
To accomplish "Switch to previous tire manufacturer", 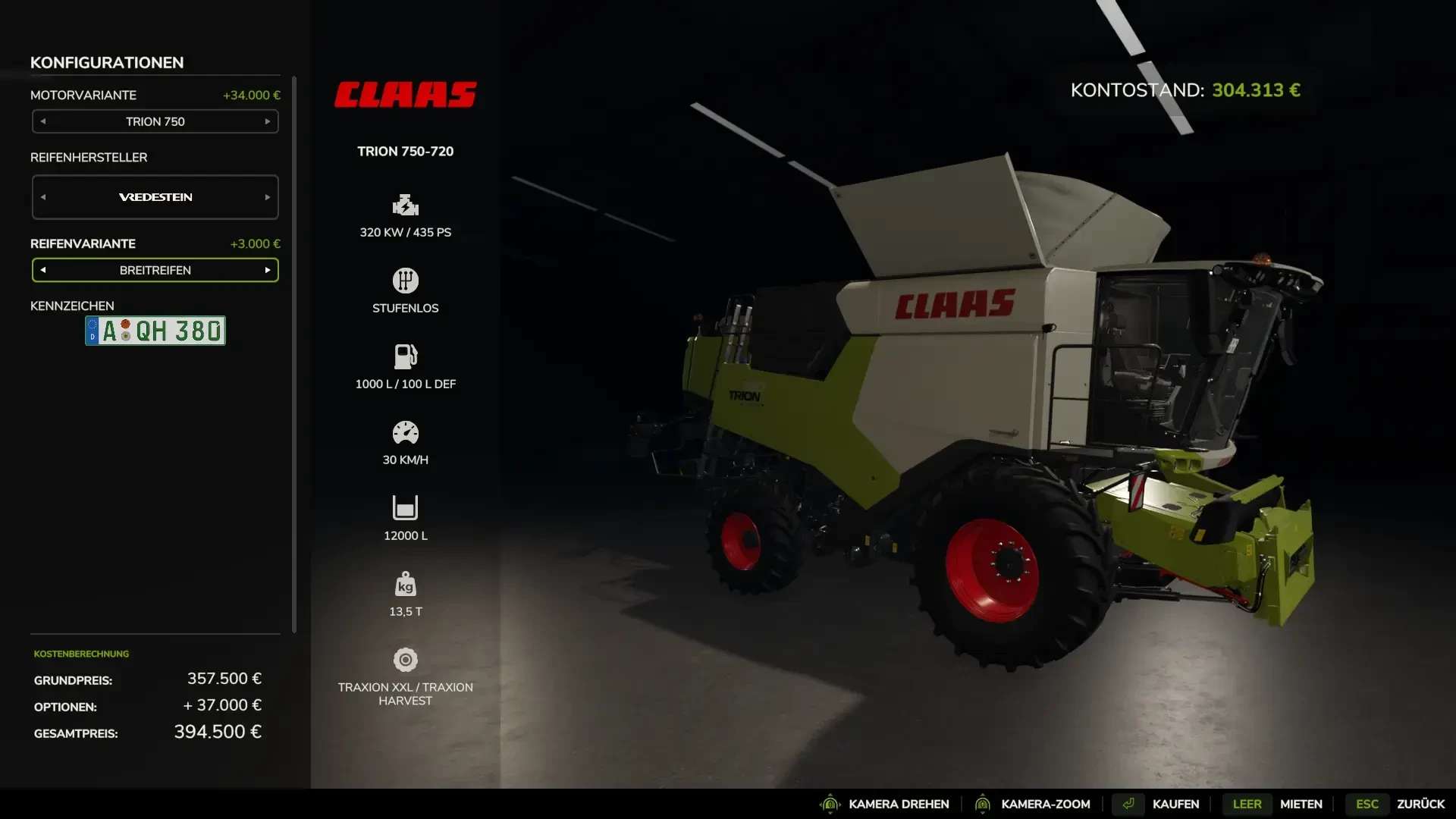I will point(43,197).
